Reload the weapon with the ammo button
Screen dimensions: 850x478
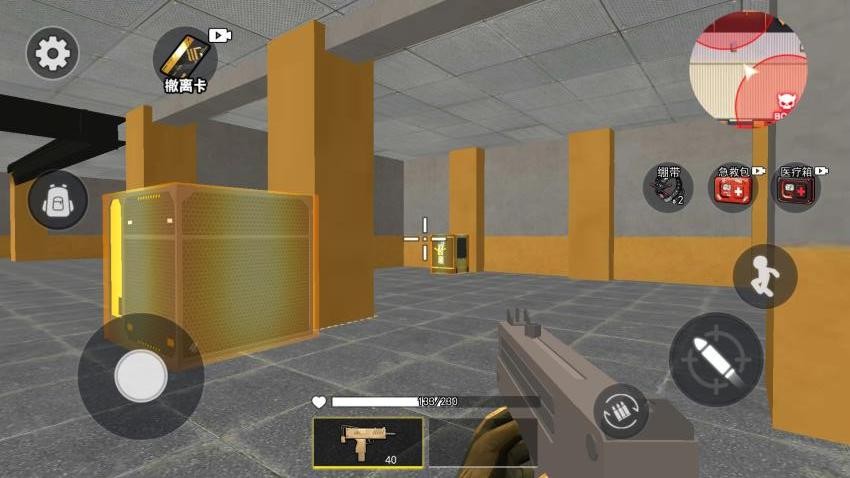(x=620, y=411)
